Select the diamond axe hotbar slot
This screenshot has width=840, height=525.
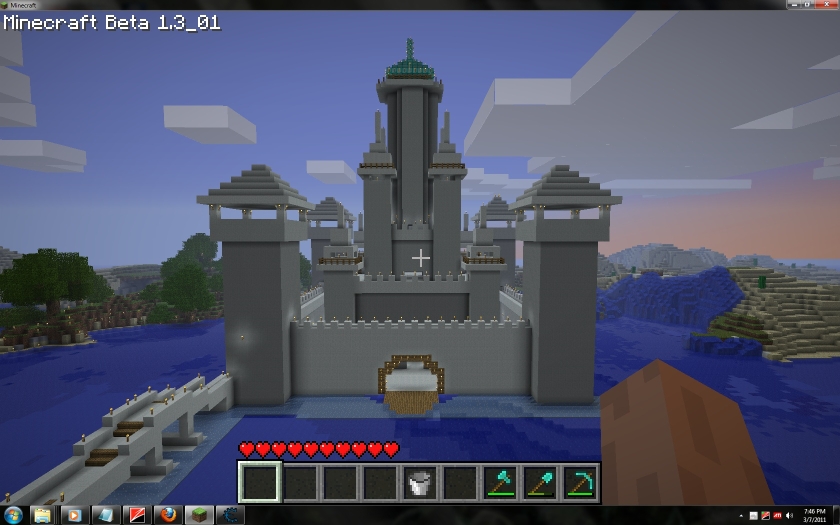499,483
